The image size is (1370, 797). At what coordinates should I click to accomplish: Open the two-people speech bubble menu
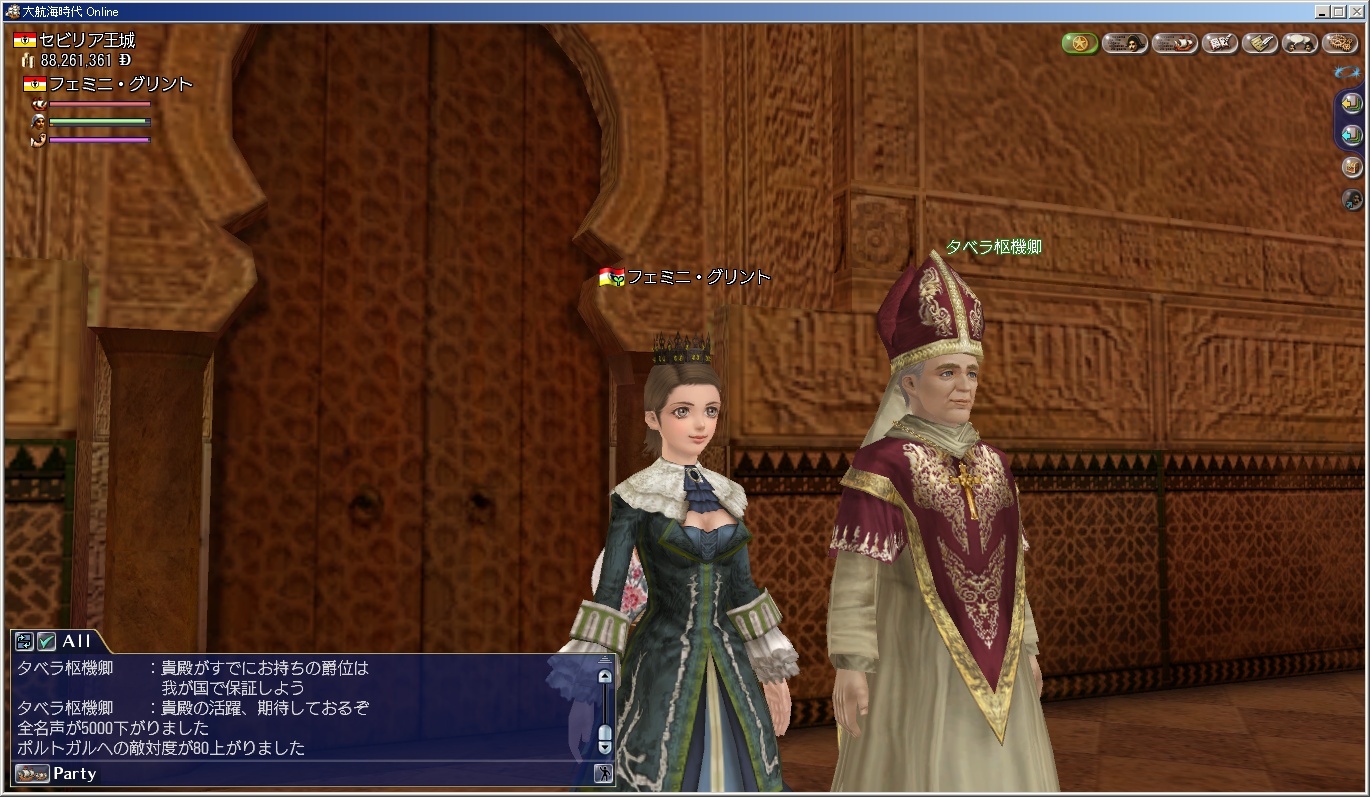point(1300,43)
